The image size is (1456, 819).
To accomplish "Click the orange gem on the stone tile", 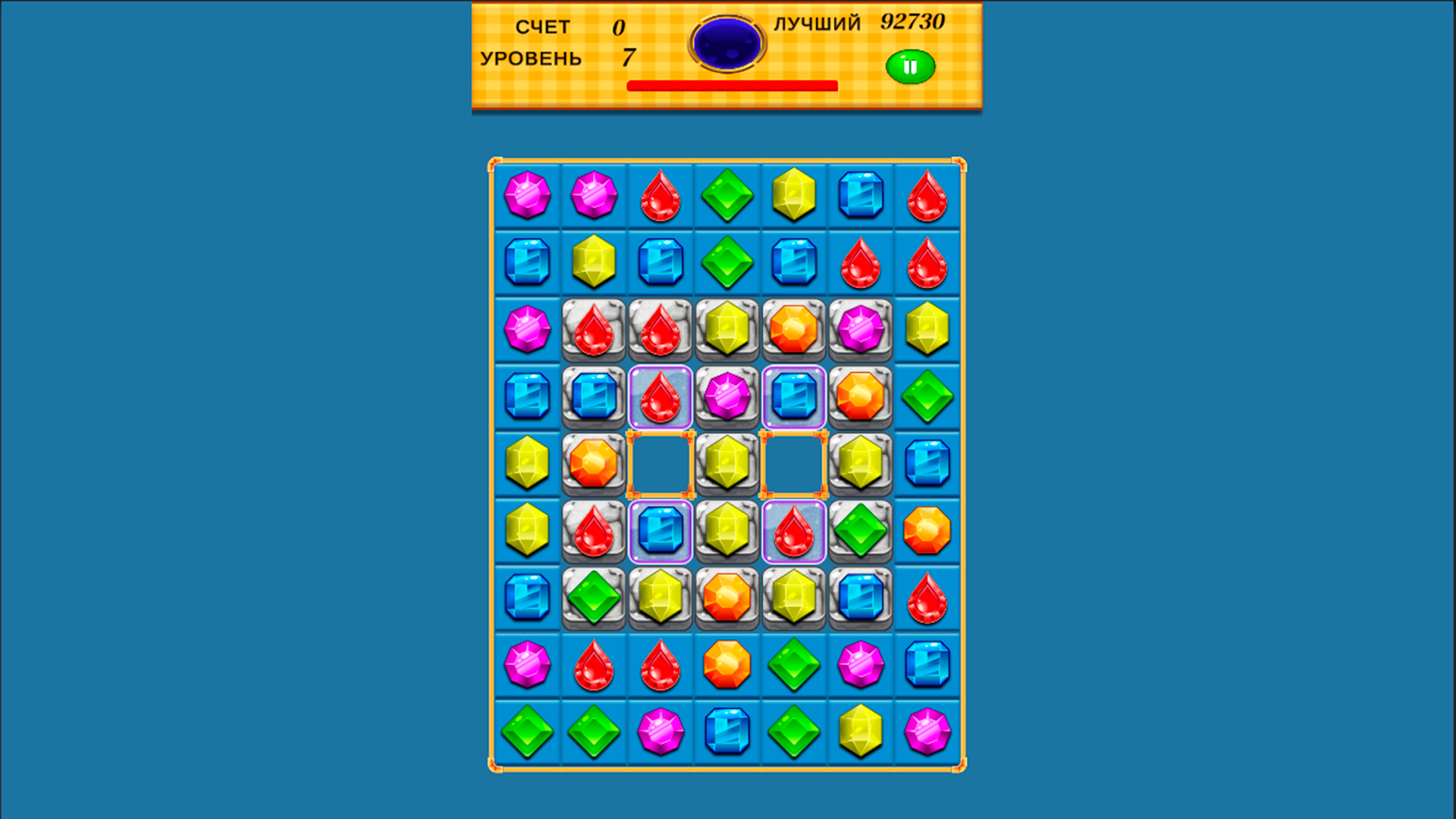I will 794,329.
